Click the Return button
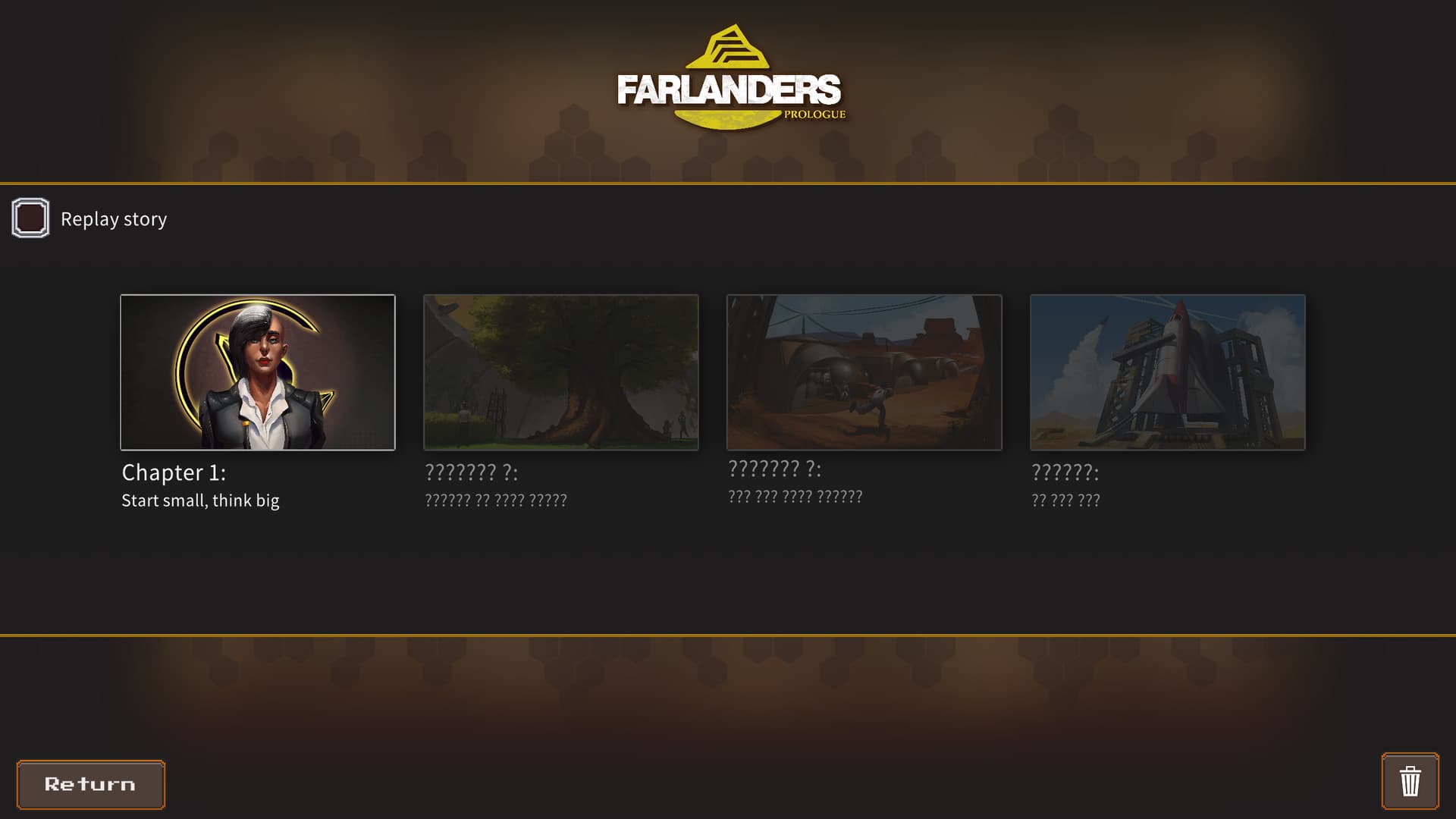The image size is (1456, 819). (90, 784)
